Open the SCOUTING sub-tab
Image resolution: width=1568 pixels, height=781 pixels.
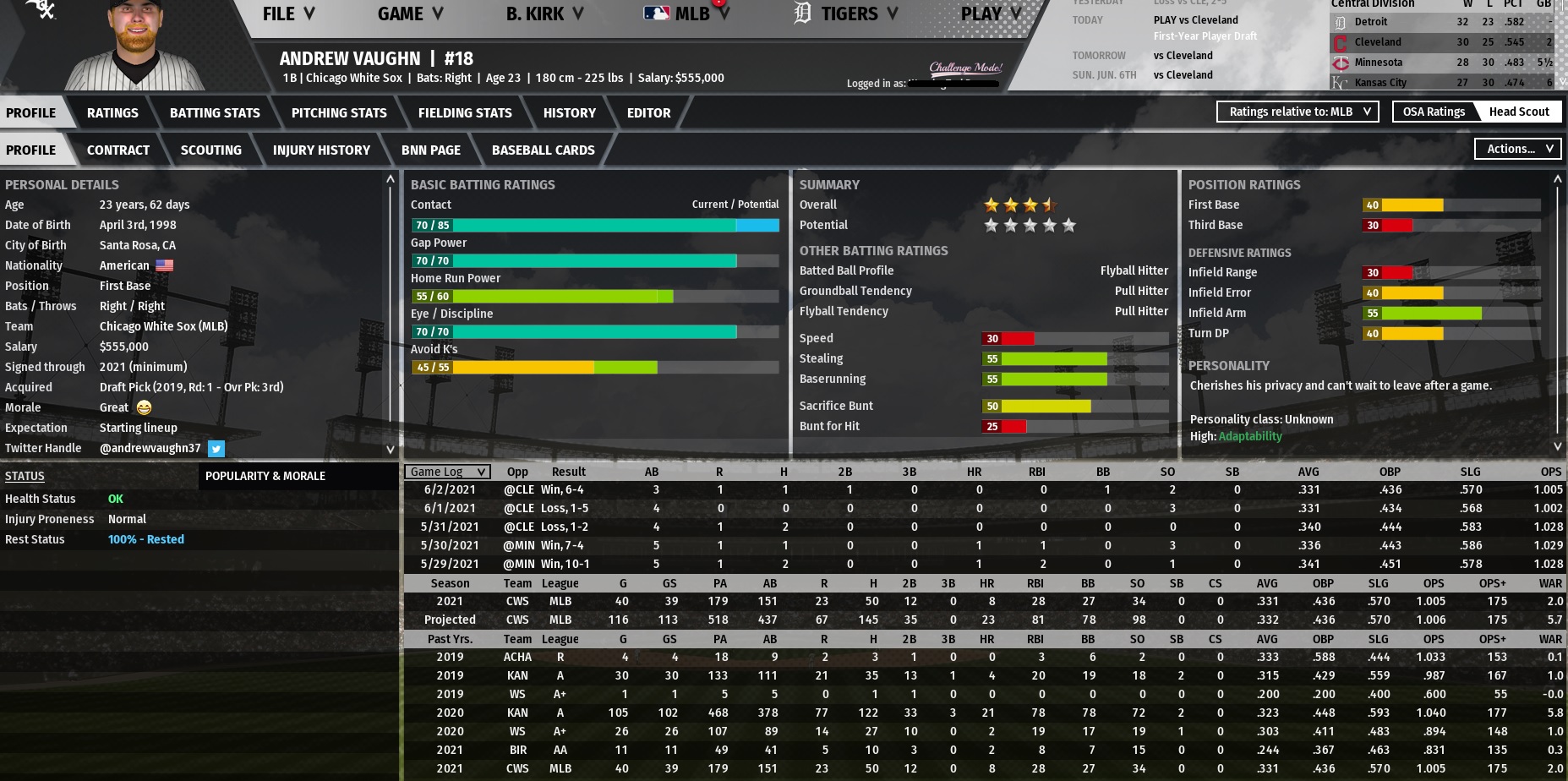click(x=210, y=150)
